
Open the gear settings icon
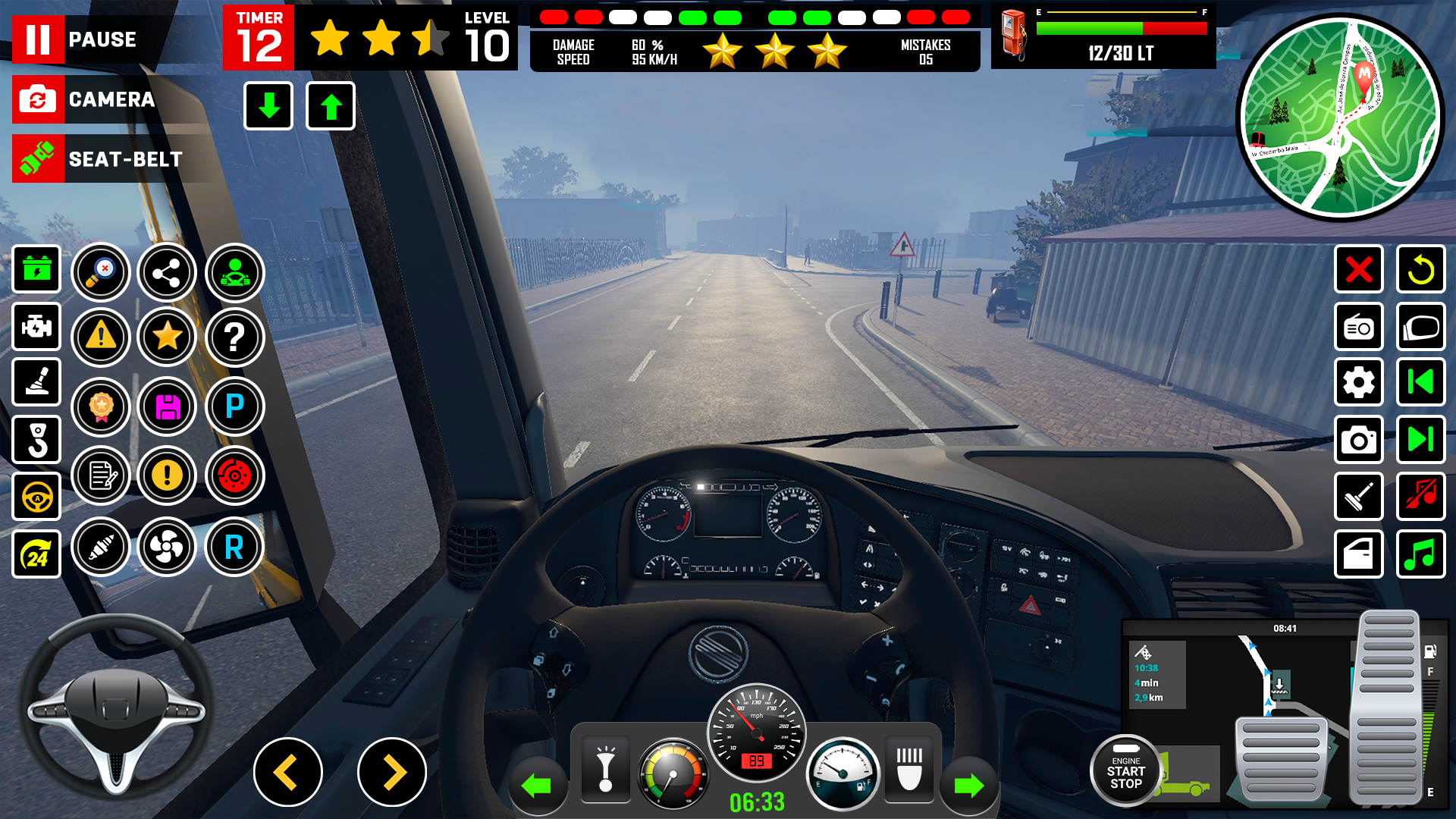tap(1358, 383)
